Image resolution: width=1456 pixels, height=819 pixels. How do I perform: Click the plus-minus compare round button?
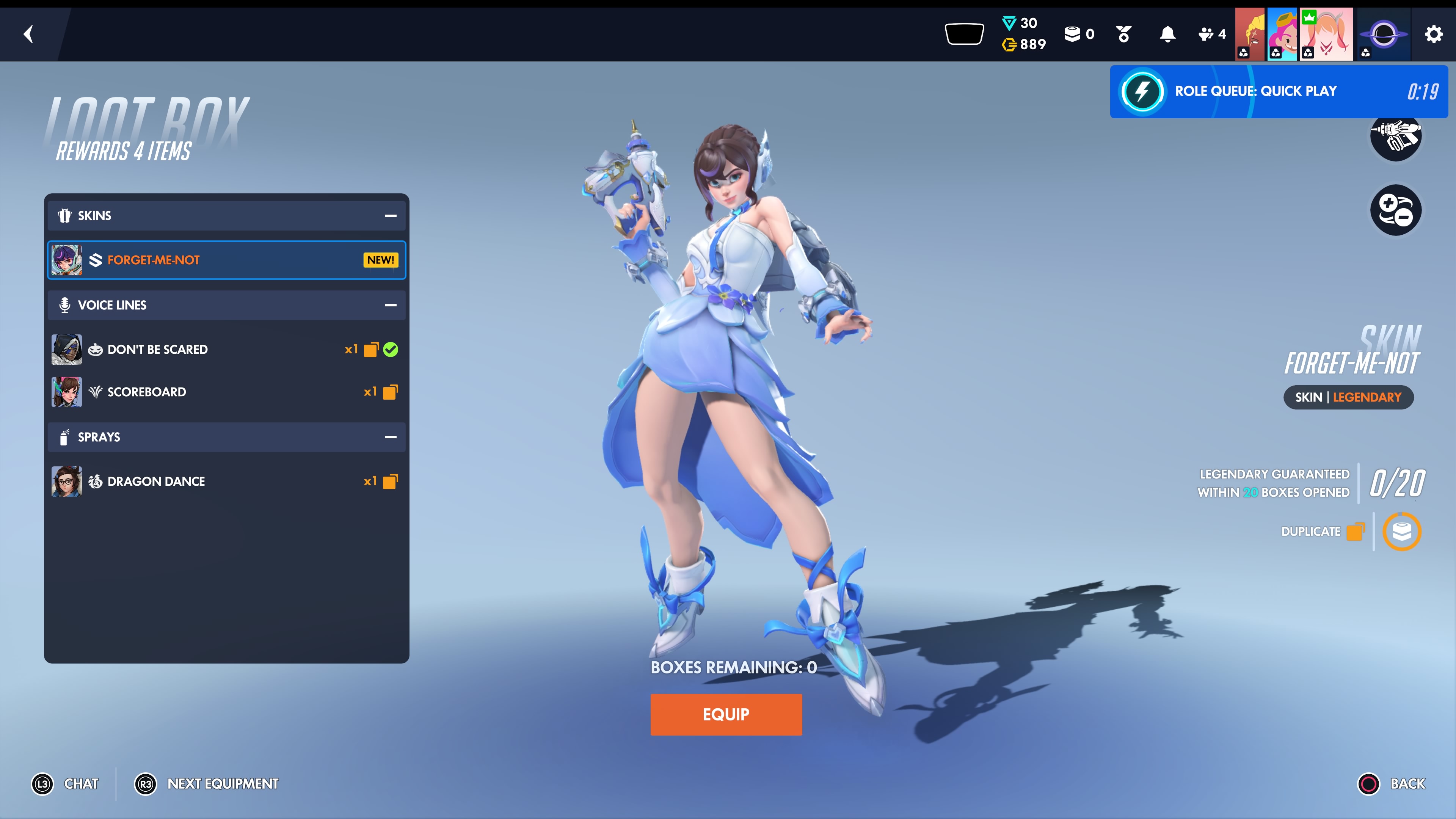tap(1395, 210)
